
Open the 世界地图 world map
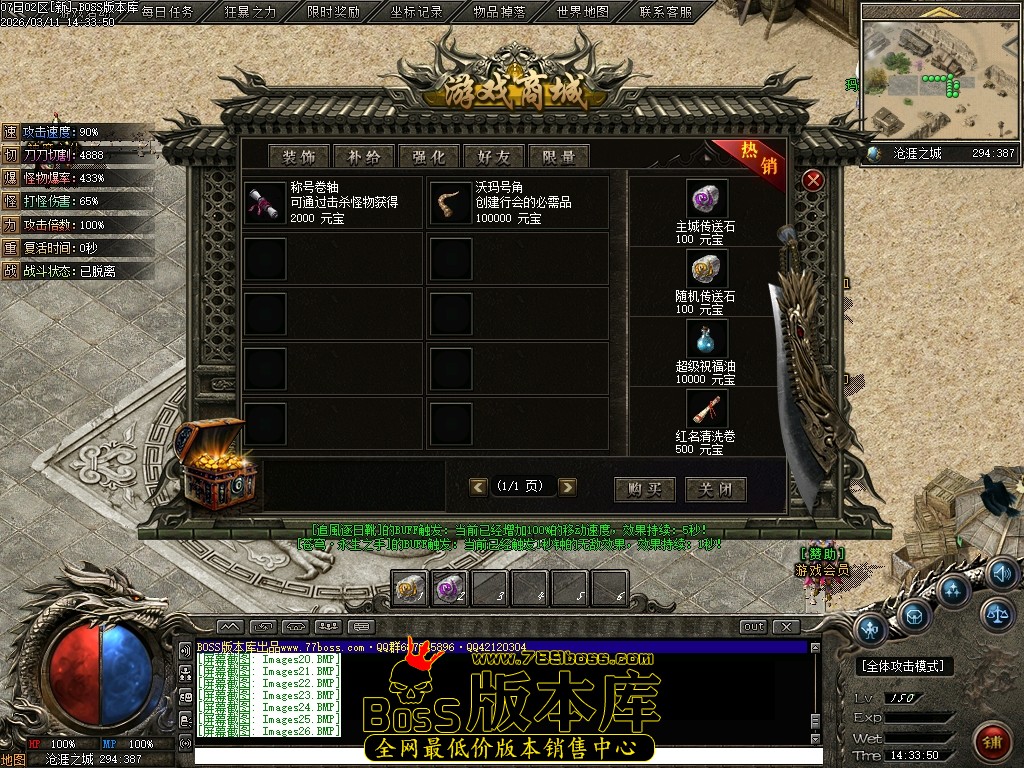pos(582,12)
